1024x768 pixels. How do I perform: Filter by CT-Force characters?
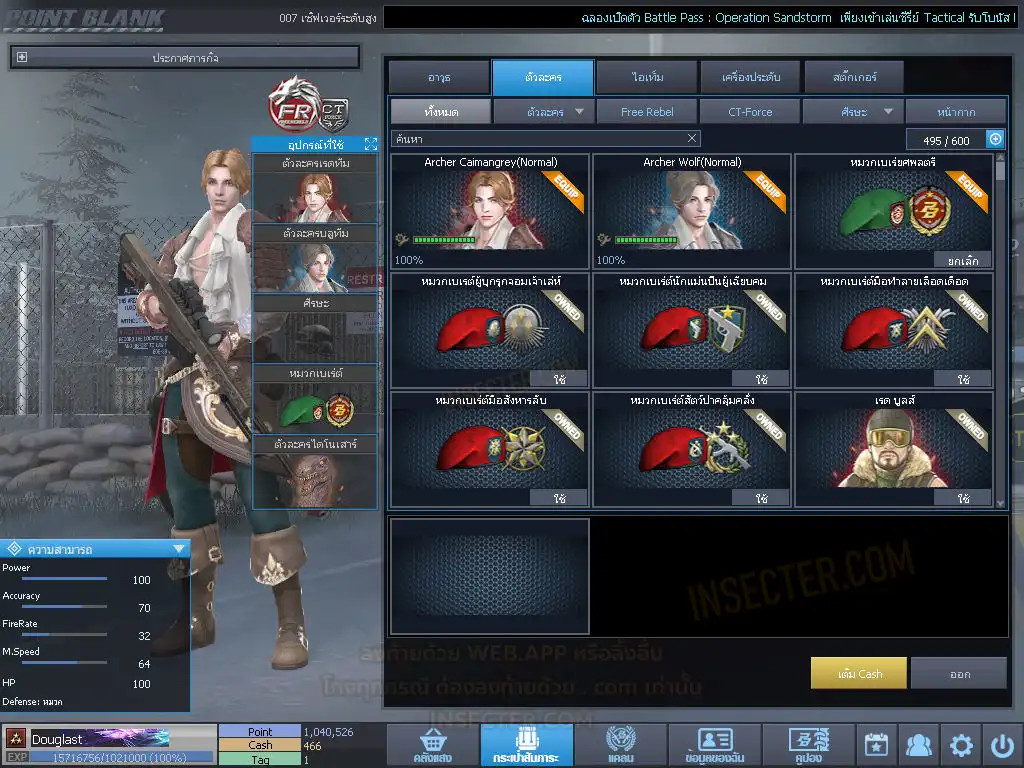pyautogui.click(x=750, y=112)
